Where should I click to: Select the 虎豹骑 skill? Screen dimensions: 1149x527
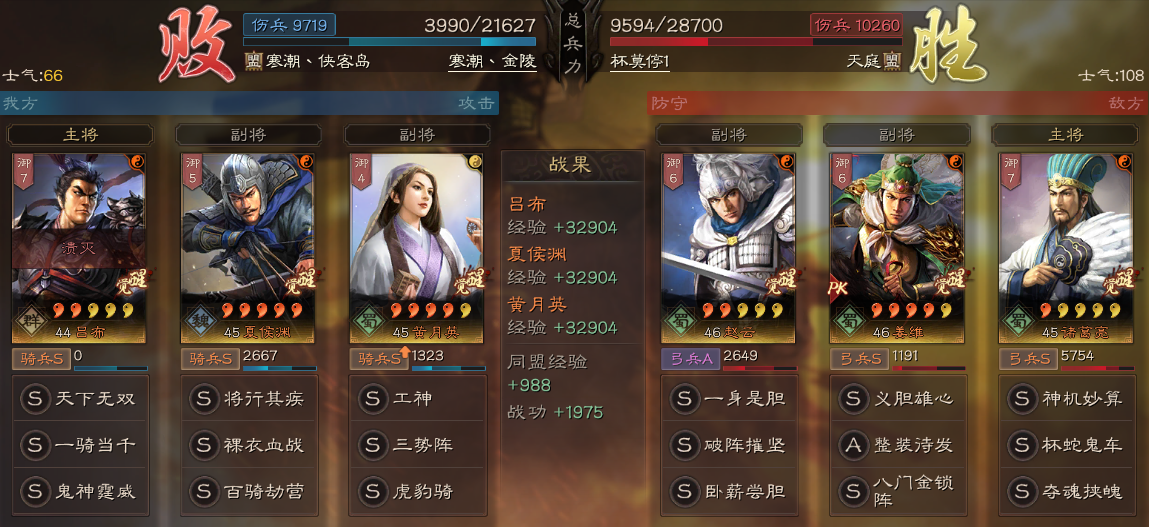[417, 491]
